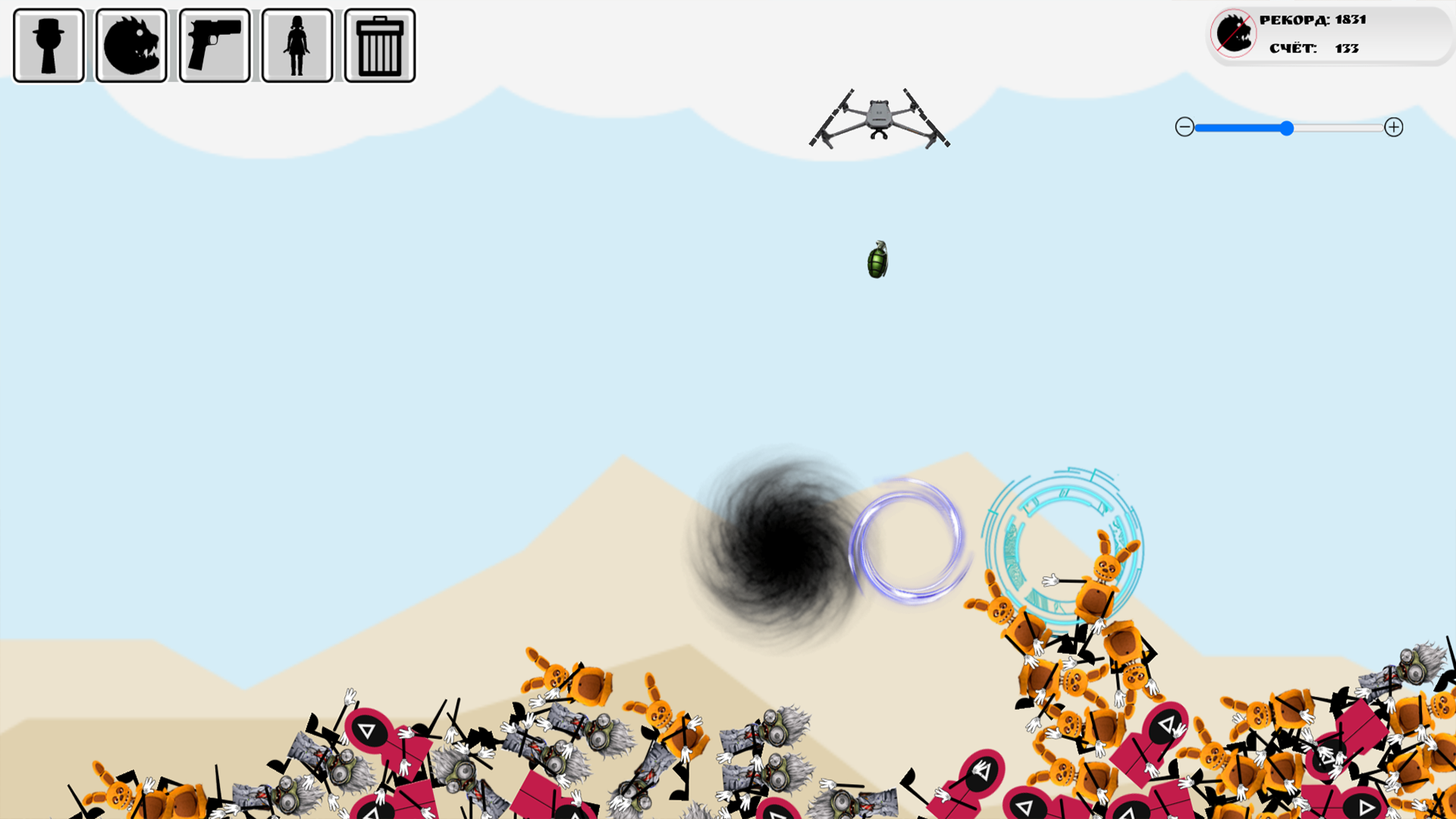
Task: Open the trash deletion tool
Action: pos(379,43)
